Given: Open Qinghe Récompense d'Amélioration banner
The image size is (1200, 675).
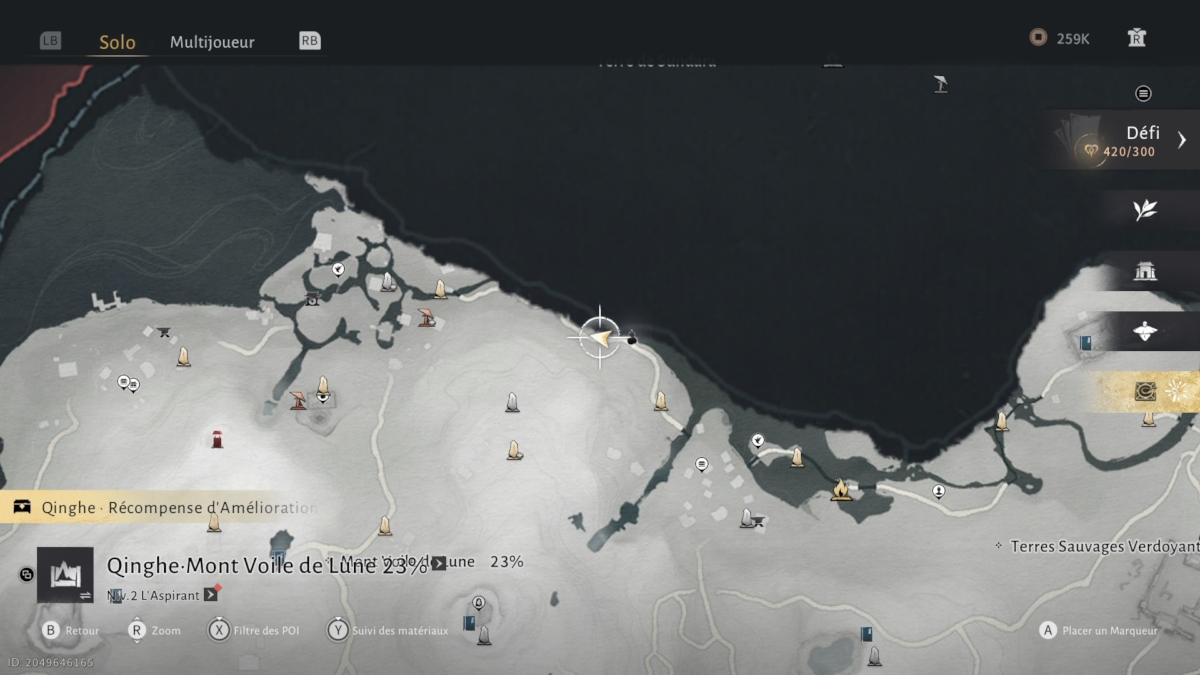Looking at the screenshot, I should pos(160,507).
